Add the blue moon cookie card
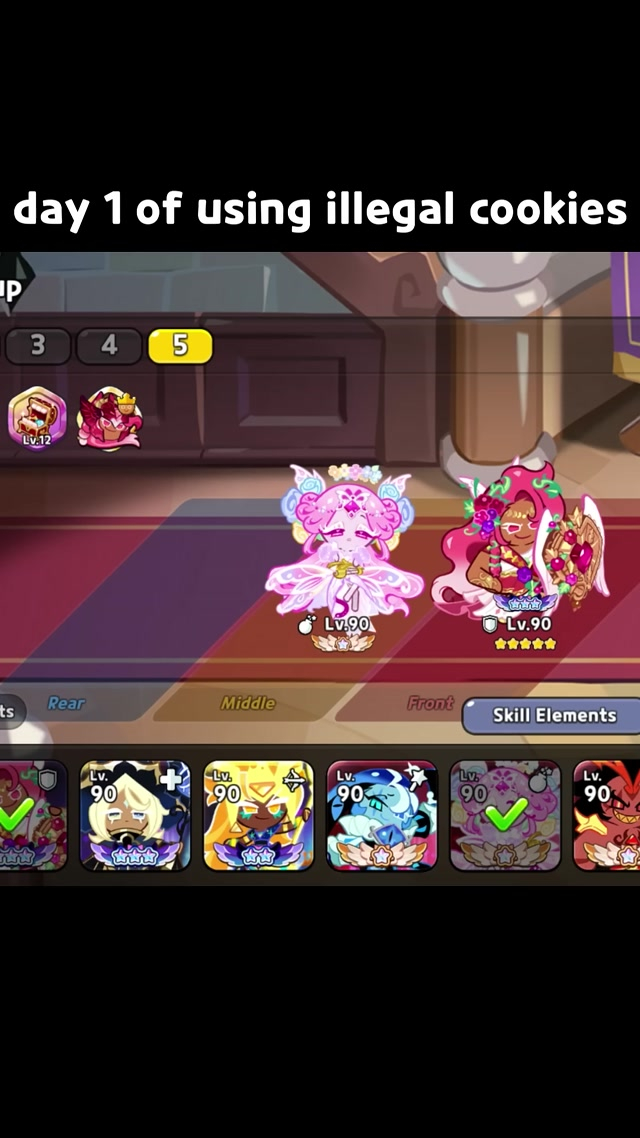Screen dimensions: 640x1138 pyautogui.click(x=382, y=815)
